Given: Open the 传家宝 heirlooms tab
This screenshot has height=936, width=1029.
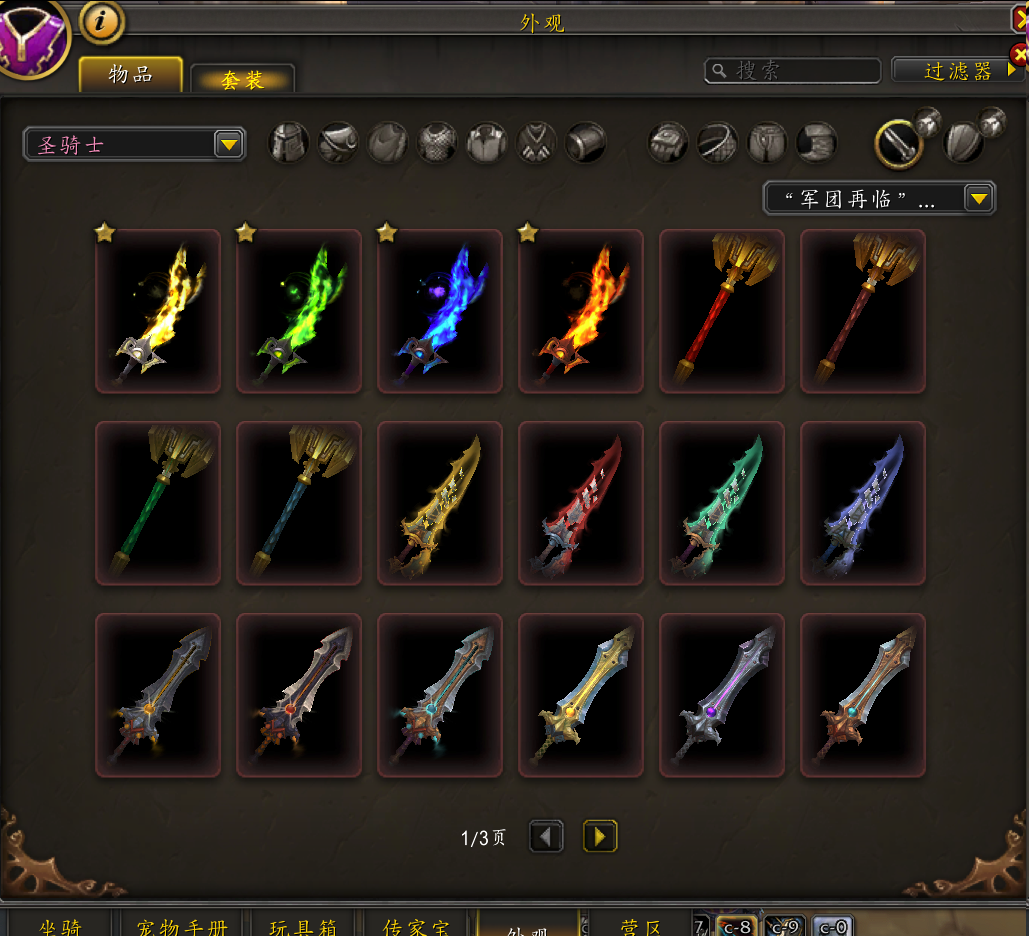Looking at the screenshot, I should point(416,927).
